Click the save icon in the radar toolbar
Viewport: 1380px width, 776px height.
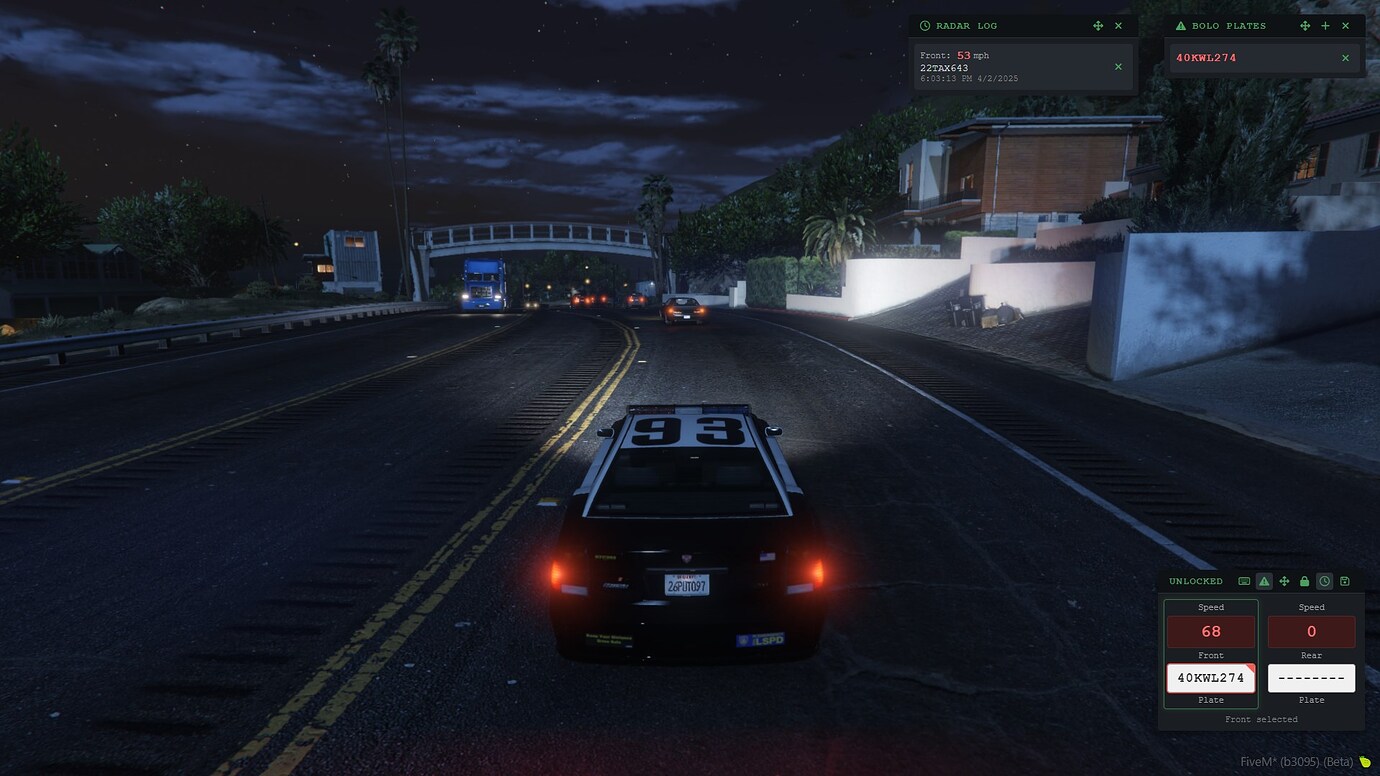click(x=1345, y=581)
